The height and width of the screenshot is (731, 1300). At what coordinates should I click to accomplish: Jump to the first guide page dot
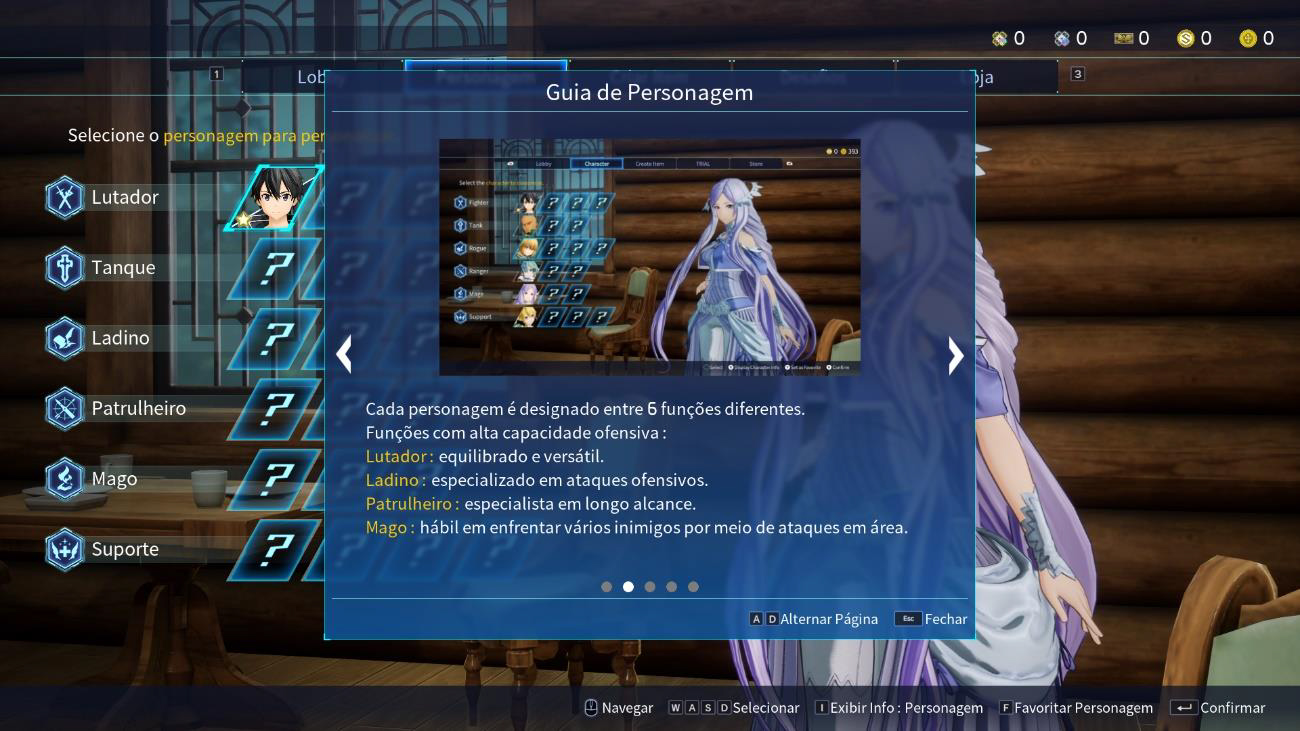606,587
